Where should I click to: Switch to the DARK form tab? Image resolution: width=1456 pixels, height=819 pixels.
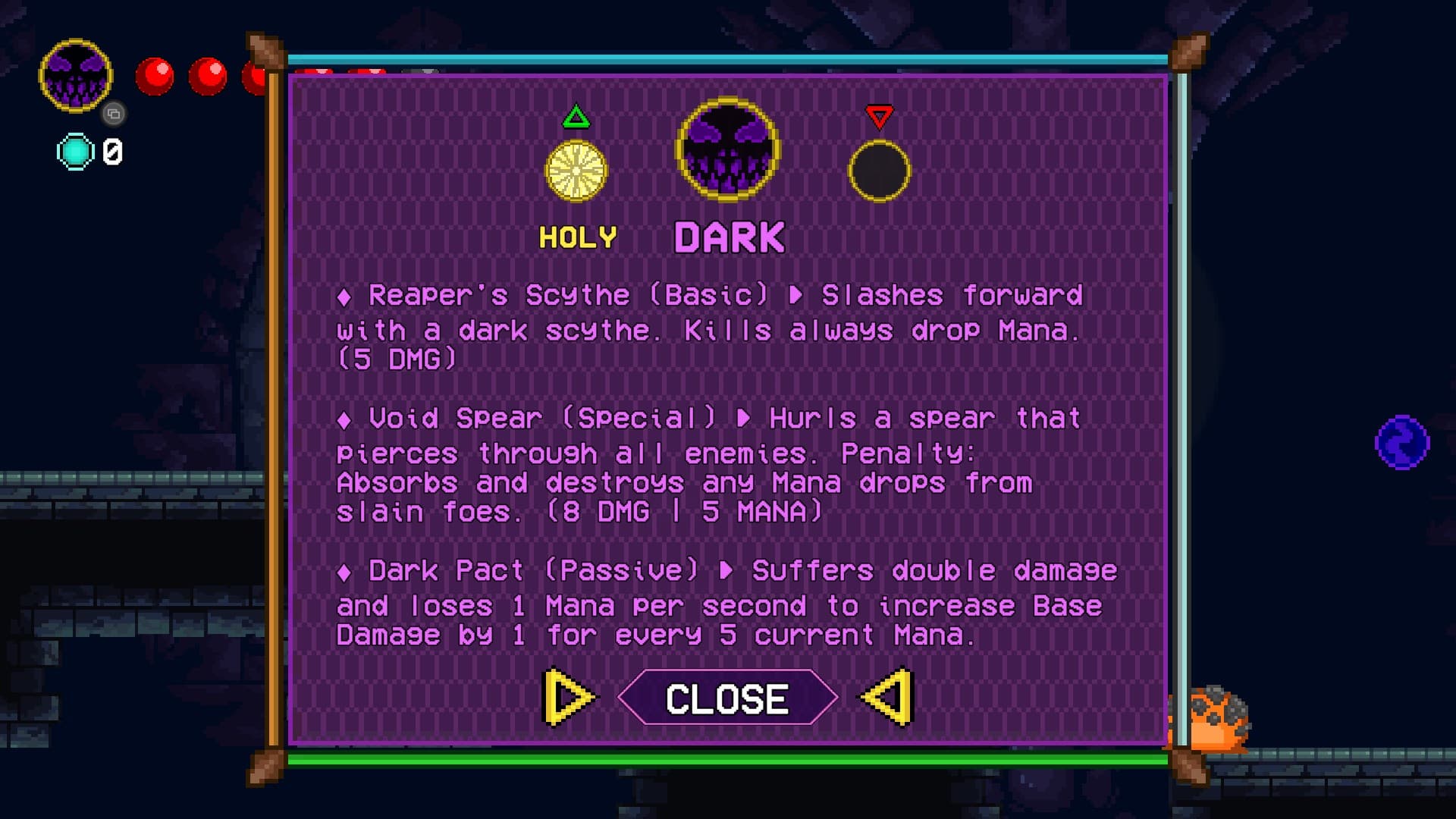coord(726,235)
